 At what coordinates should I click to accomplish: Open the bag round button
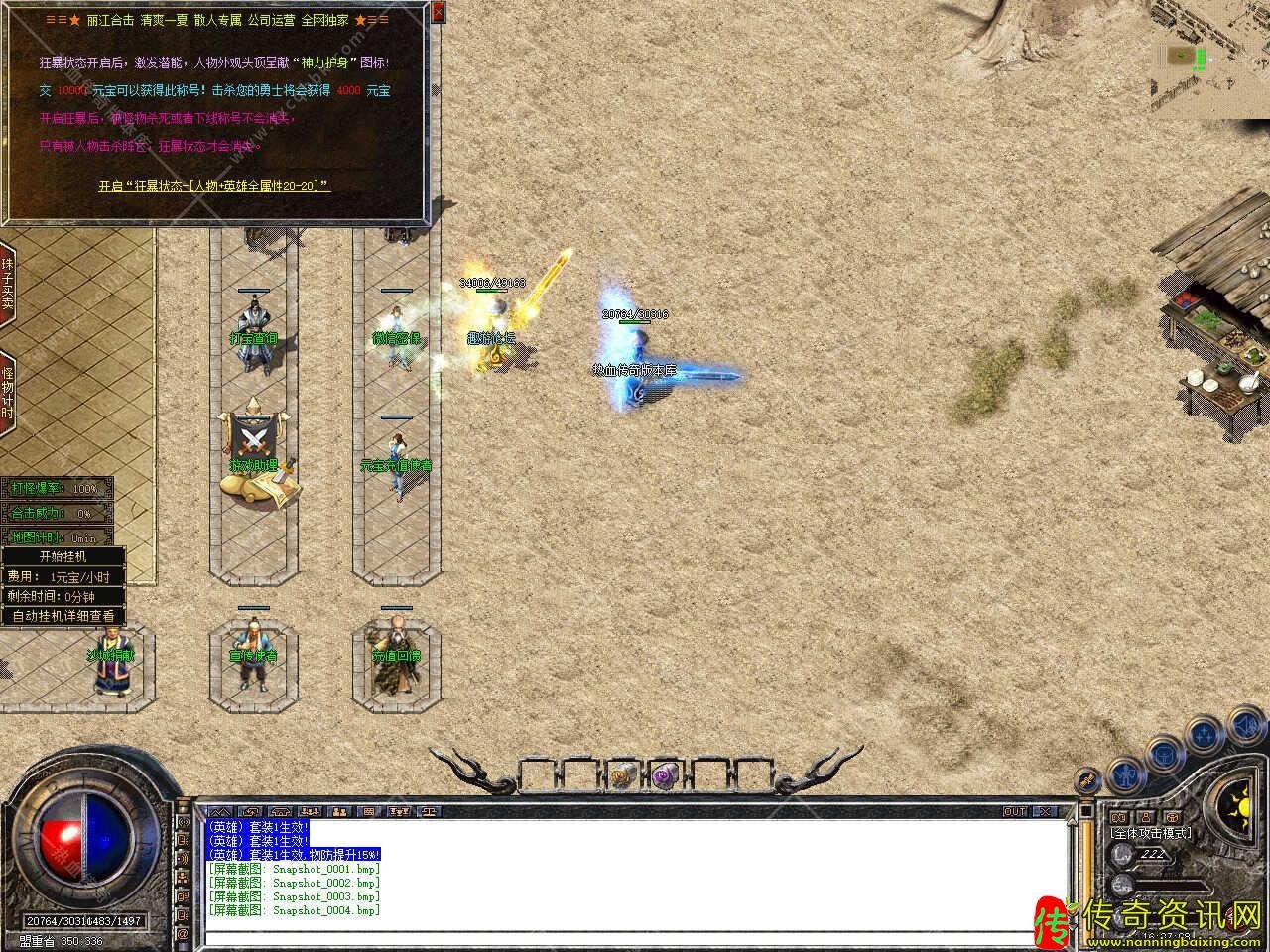pyautogui.click(x=1161, y=755)
